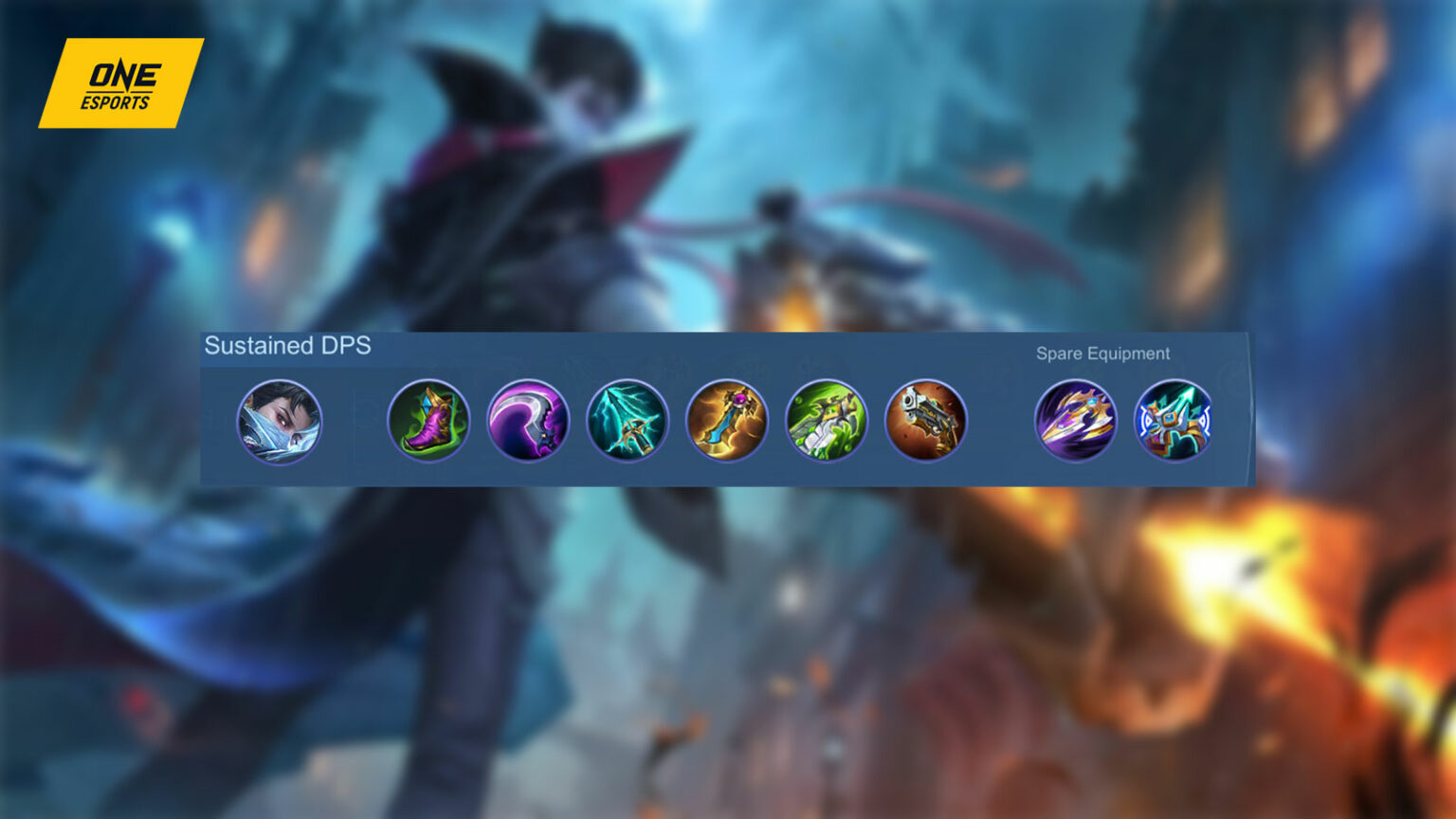Image resolution: width=1456 pixels, height=819 pixels.
Task: Open the teal arrow amulet Spare Equipment item
Action: pos(1172,423)
